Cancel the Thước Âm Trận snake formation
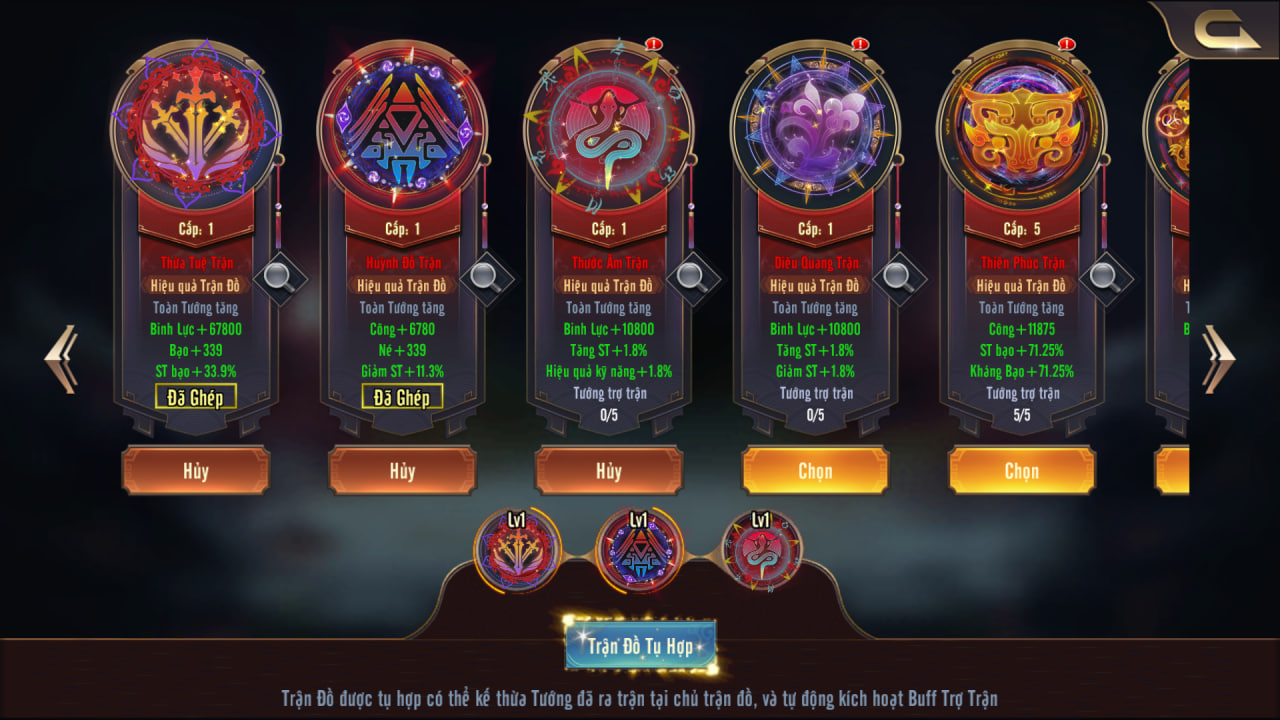This screenshot has height=720, width=1280. 609,471
